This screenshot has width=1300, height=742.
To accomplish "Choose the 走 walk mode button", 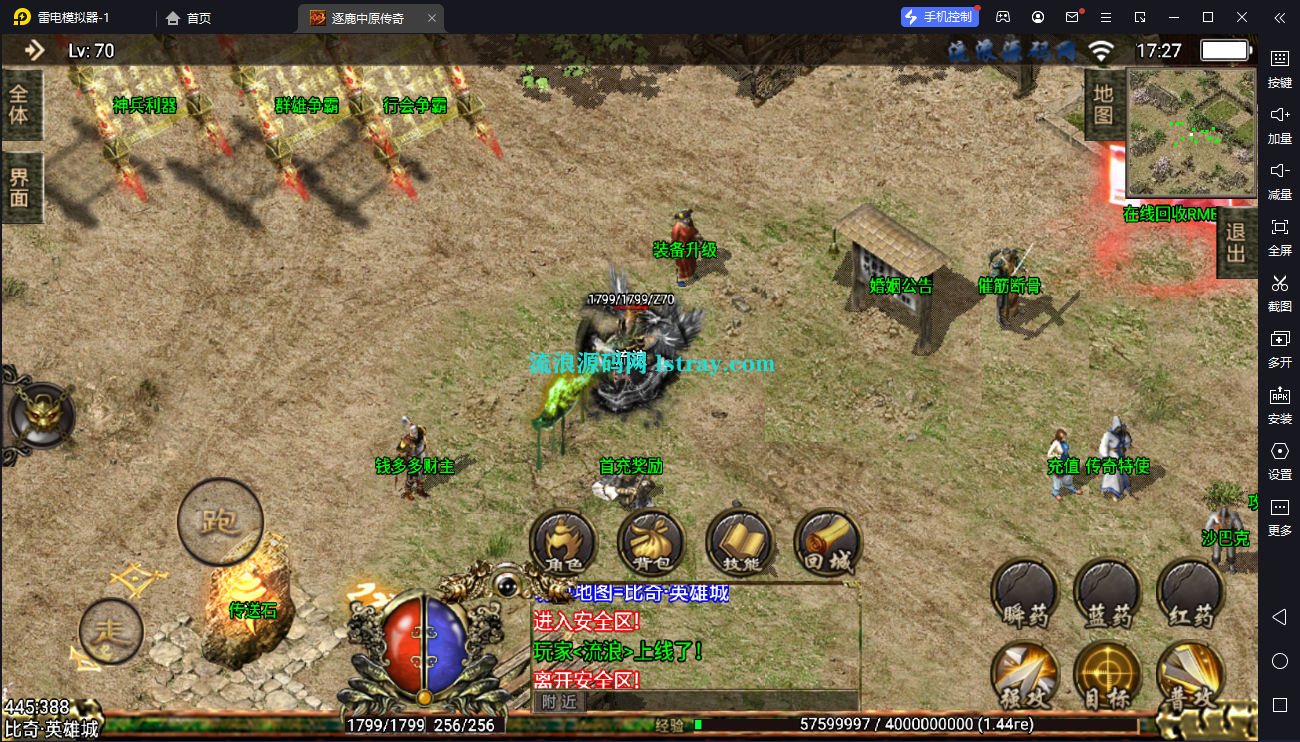I will click(x=111, y=630).
